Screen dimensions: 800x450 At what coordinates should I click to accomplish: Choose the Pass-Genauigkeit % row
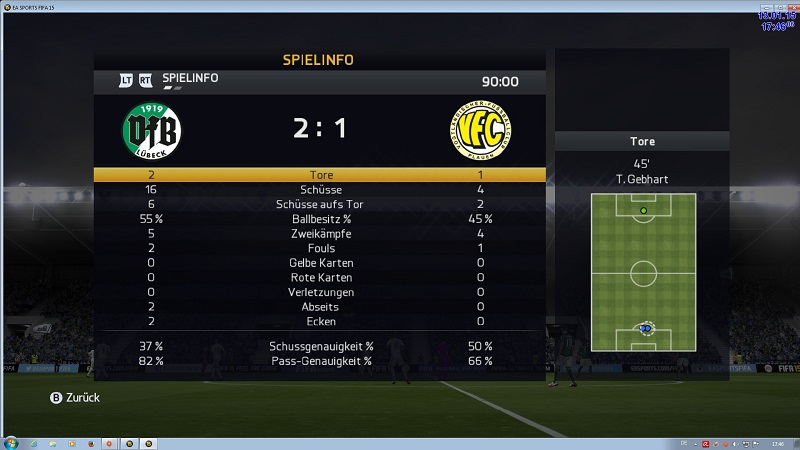[320, 360]
